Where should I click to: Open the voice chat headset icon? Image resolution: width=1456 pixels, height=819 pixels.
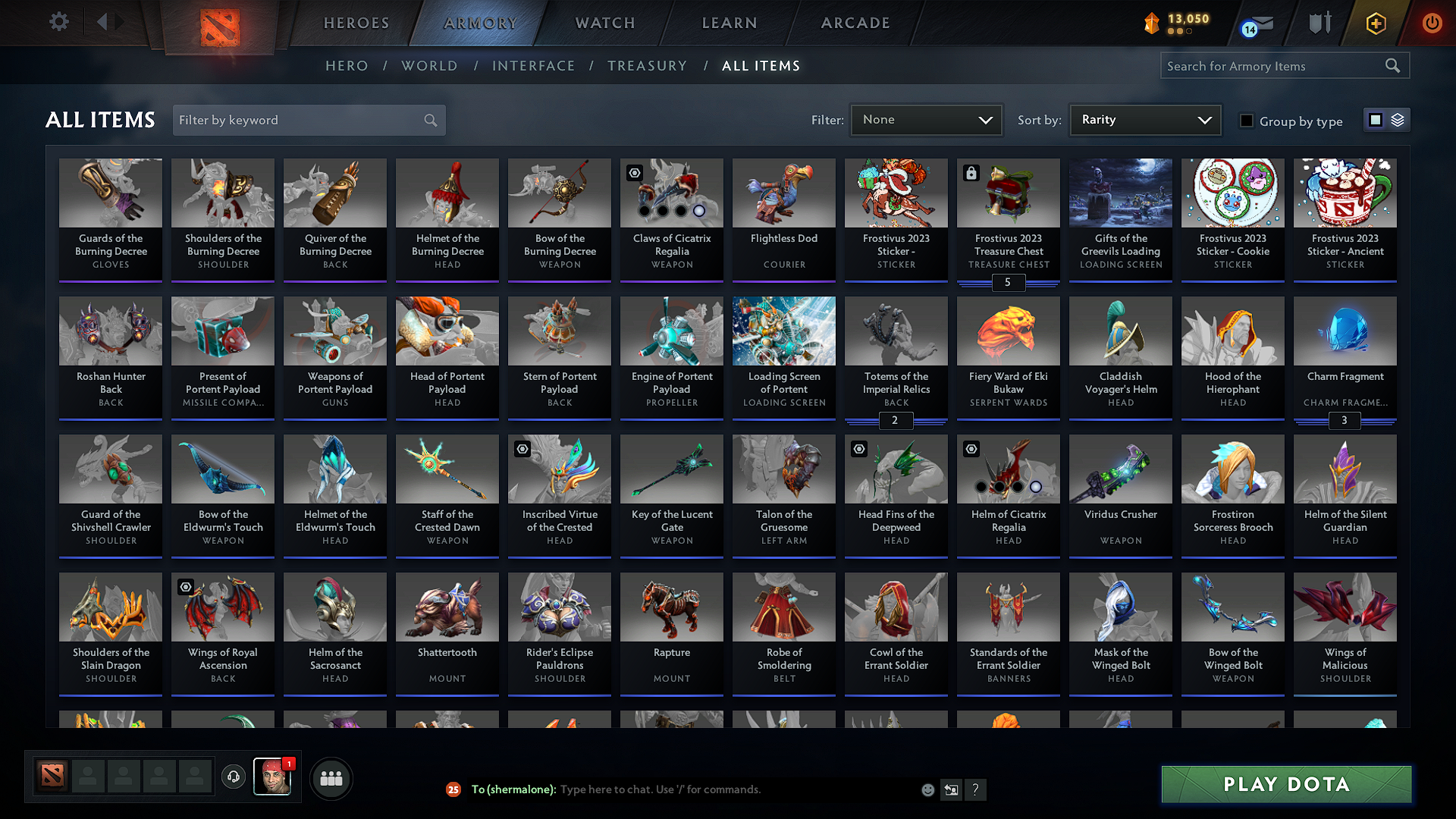coord(233,778)
